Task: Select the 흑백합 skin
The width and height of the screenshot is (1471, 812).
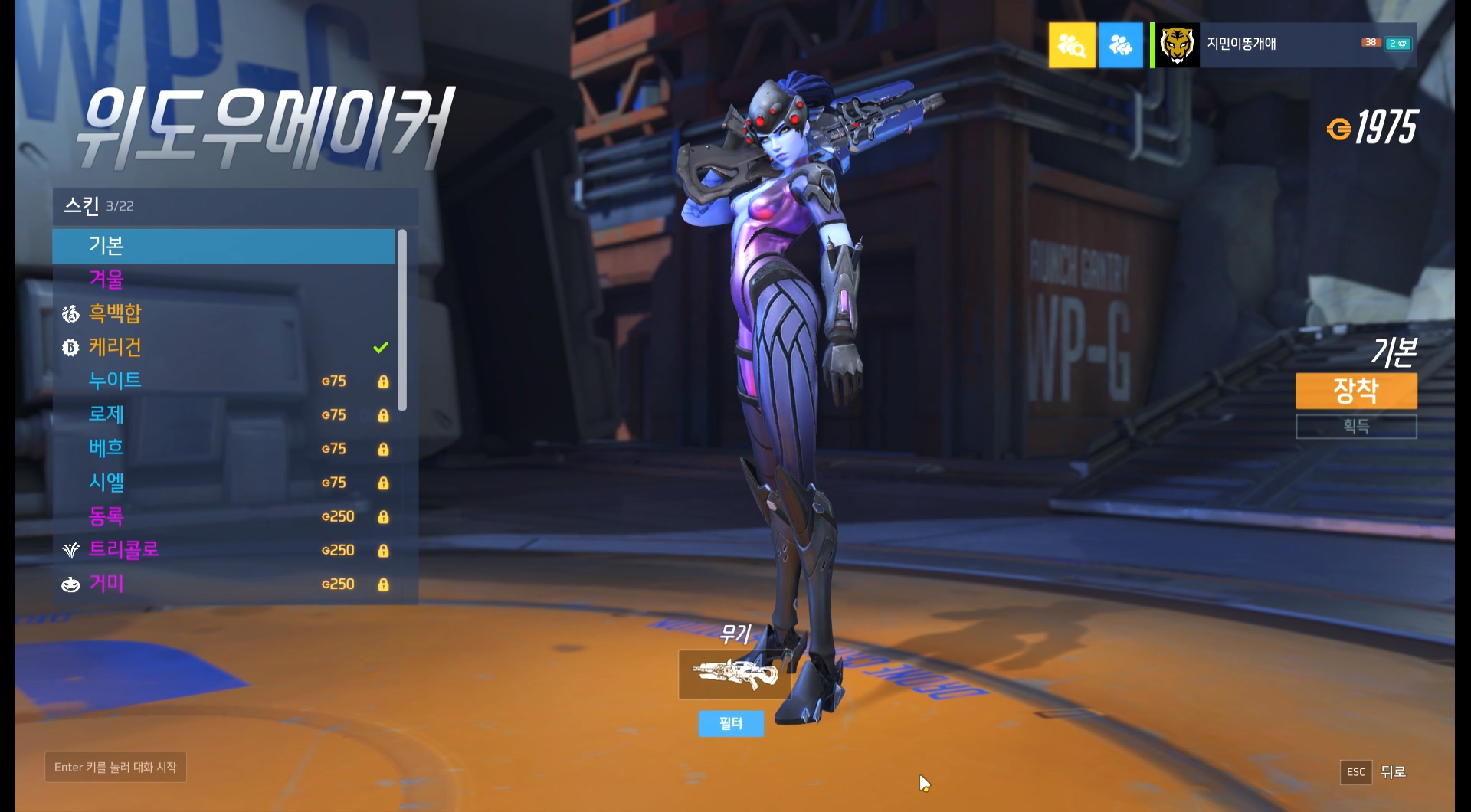Action: coord(223,313)
